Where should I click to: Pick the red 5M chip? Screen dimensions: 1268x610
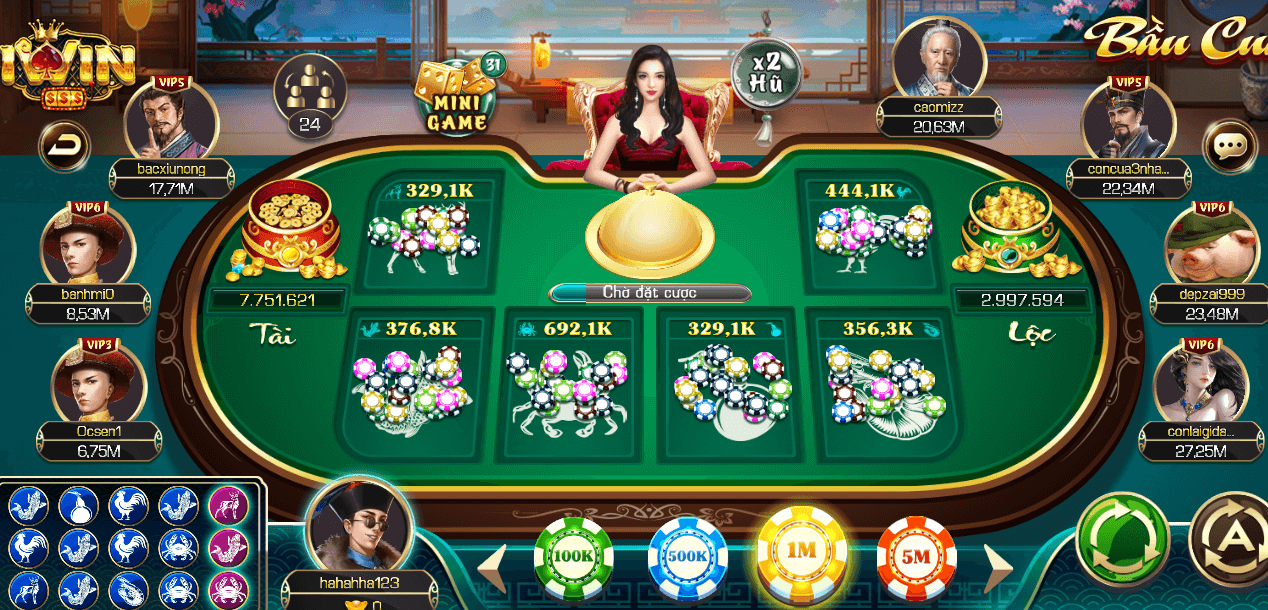(916, 558)
